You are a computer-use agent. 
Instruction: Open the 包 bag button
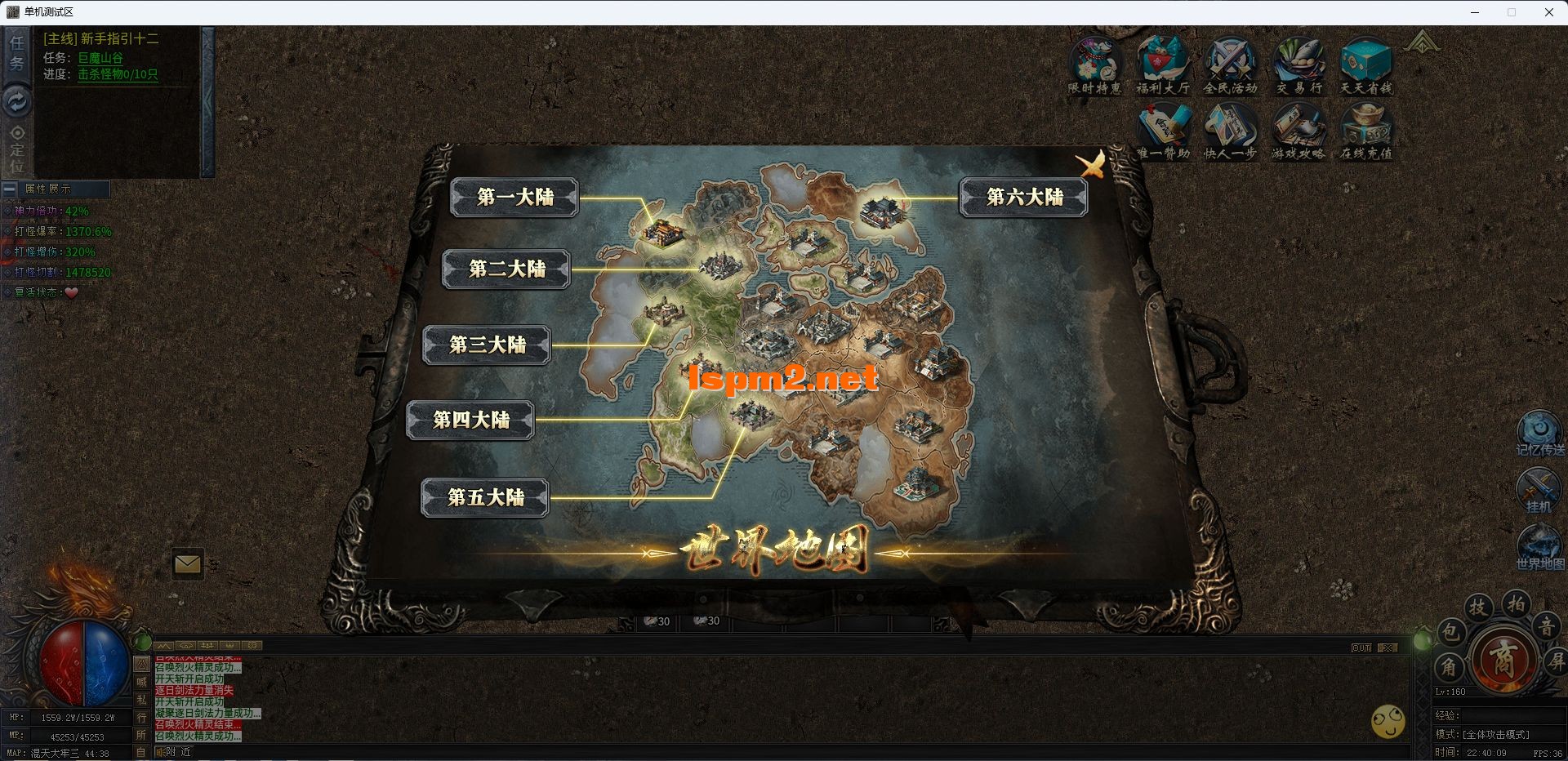[1450, 631]
